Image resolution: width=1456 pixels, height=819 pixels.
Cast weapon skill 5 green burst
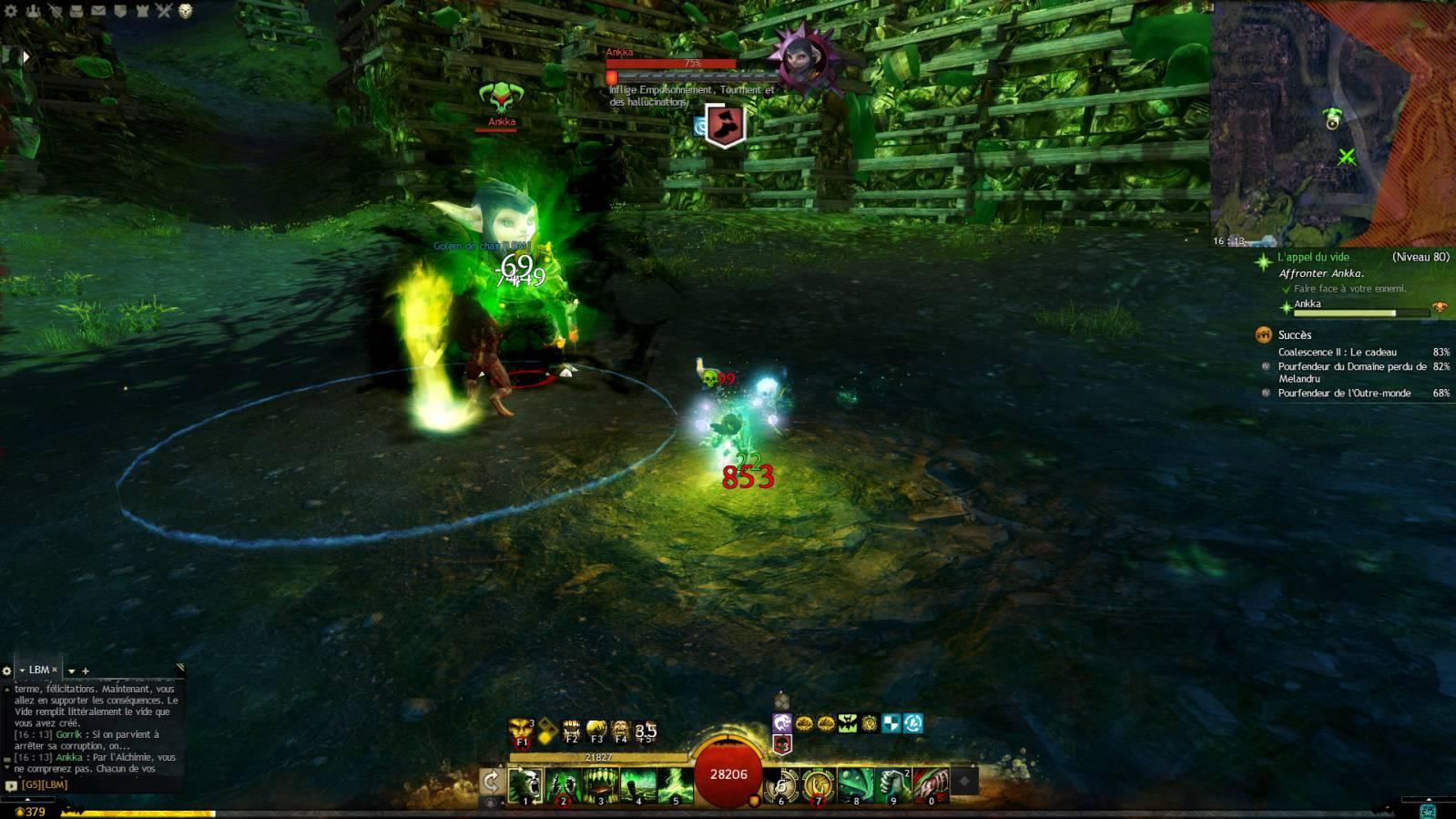click(x=676, y=784)
